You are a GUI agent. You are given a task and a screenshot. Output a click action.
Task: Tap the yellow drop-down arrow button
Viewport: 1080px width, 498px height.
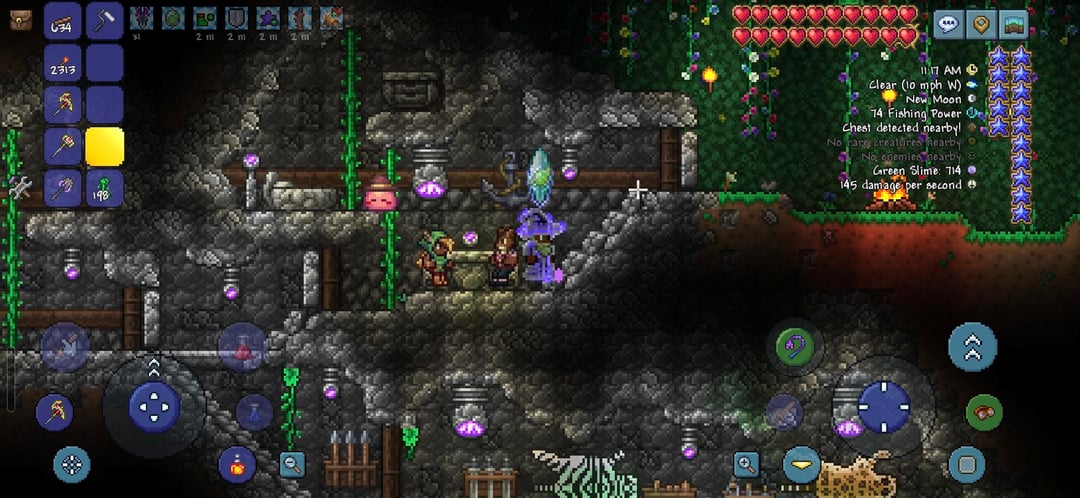(x=801, y=465)
